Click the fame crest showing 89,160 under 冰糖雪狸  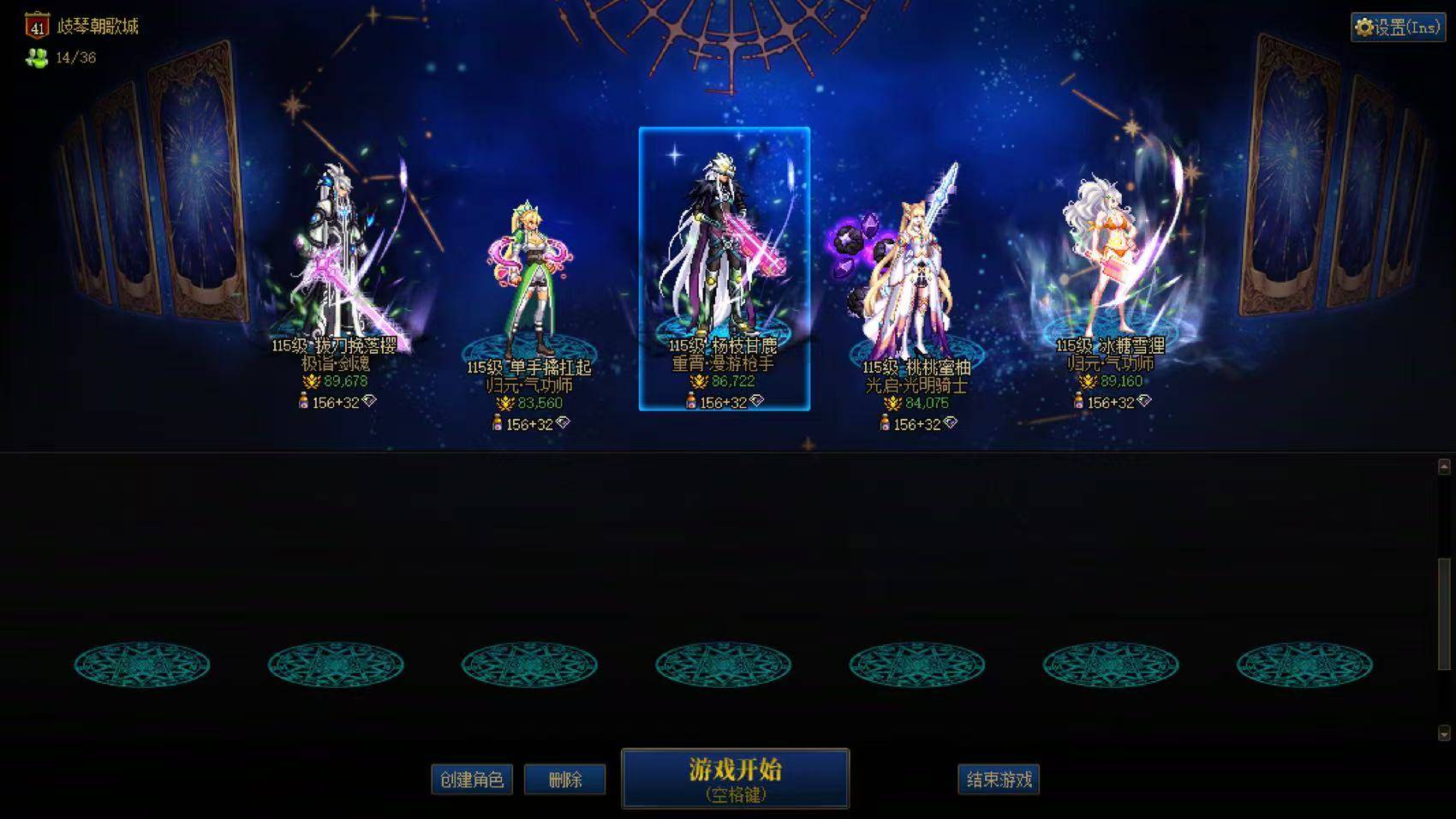1089,381
